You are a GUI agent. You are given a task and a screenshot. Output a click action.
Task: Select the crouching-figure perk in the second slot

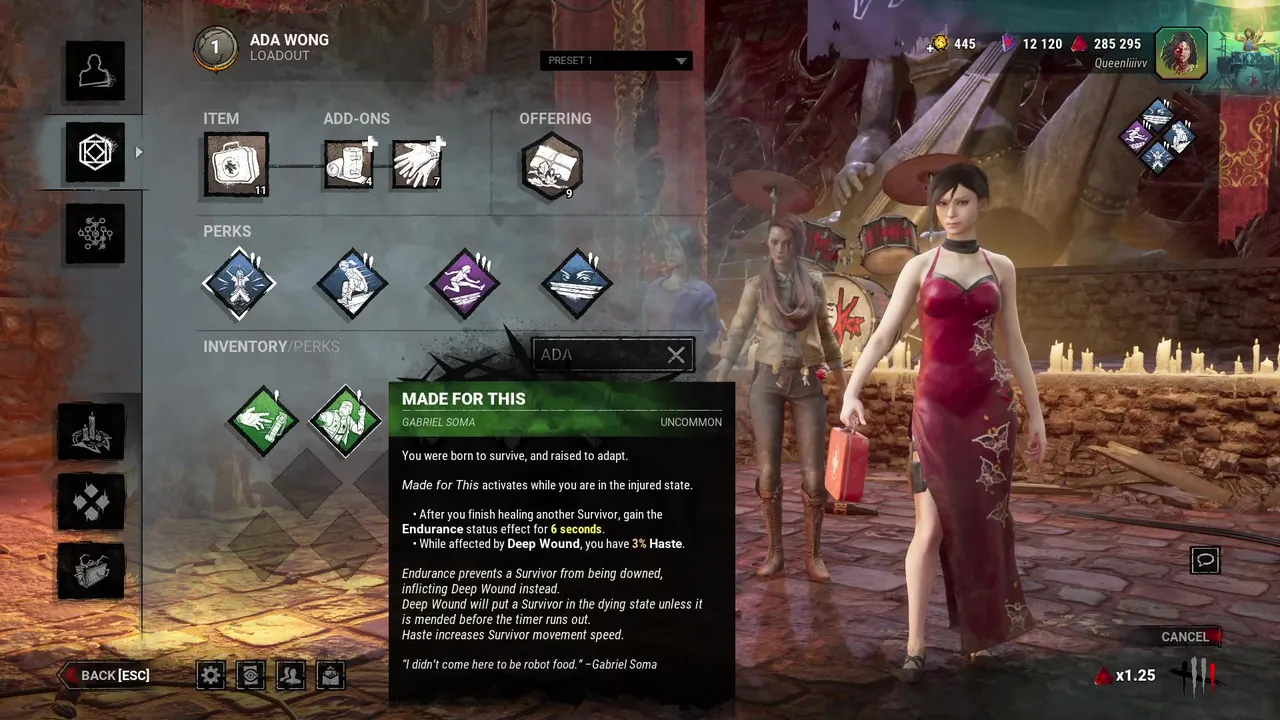click(351, 283)
